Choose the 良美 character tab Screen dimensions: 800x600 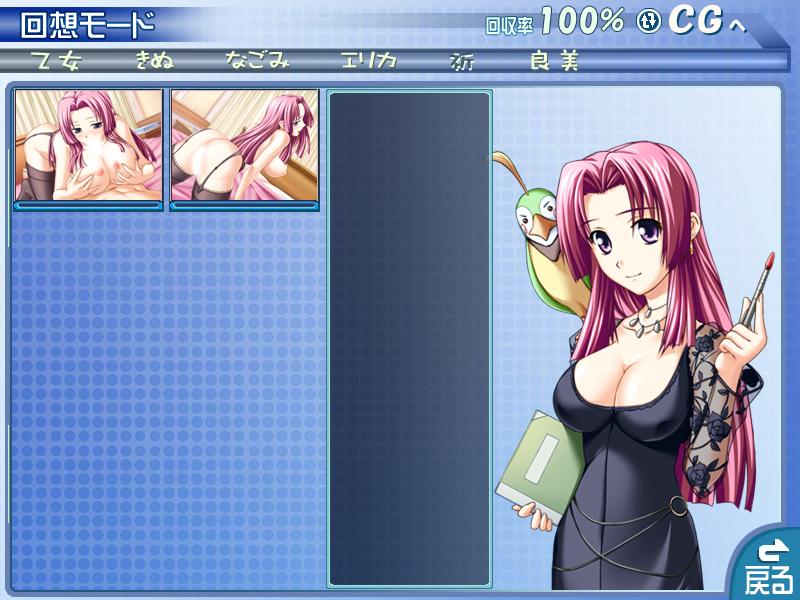coord(555,61)
